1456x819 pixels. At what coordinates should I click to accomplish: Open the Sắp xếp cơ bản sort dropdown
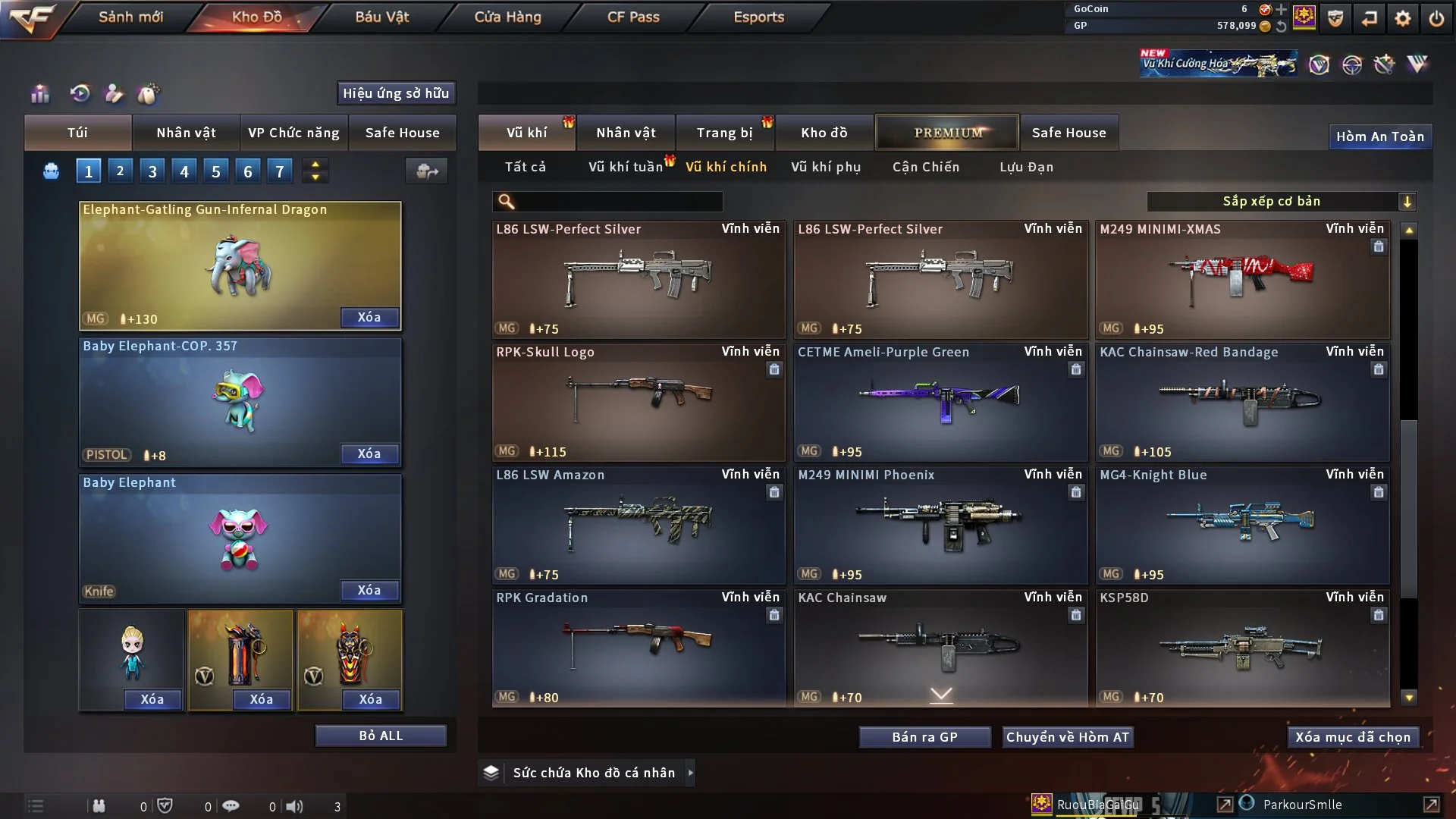point(1281,201)
